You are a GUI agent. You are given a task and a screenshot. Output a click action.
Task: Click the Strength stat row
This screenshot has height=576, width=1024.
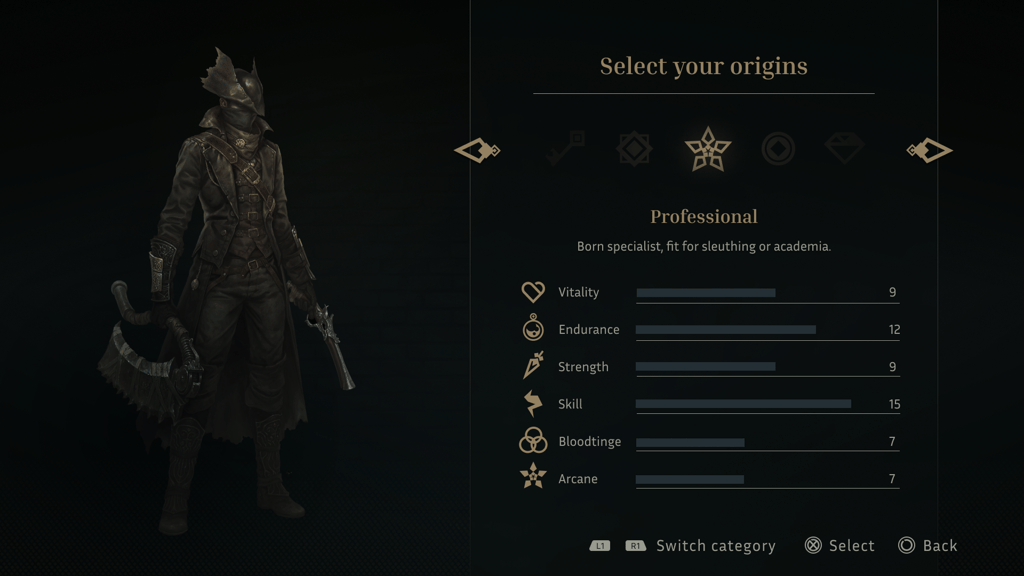tap(710, 367)
